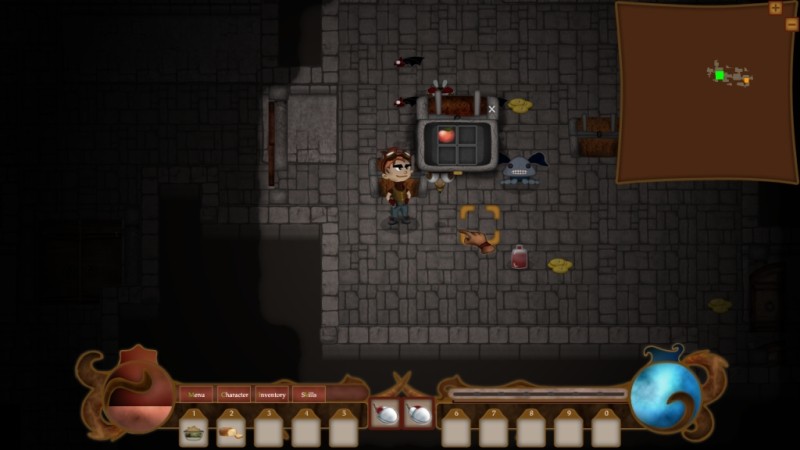Select the left mouse attack slot
The image size is (800, 450).
[385, 413]
